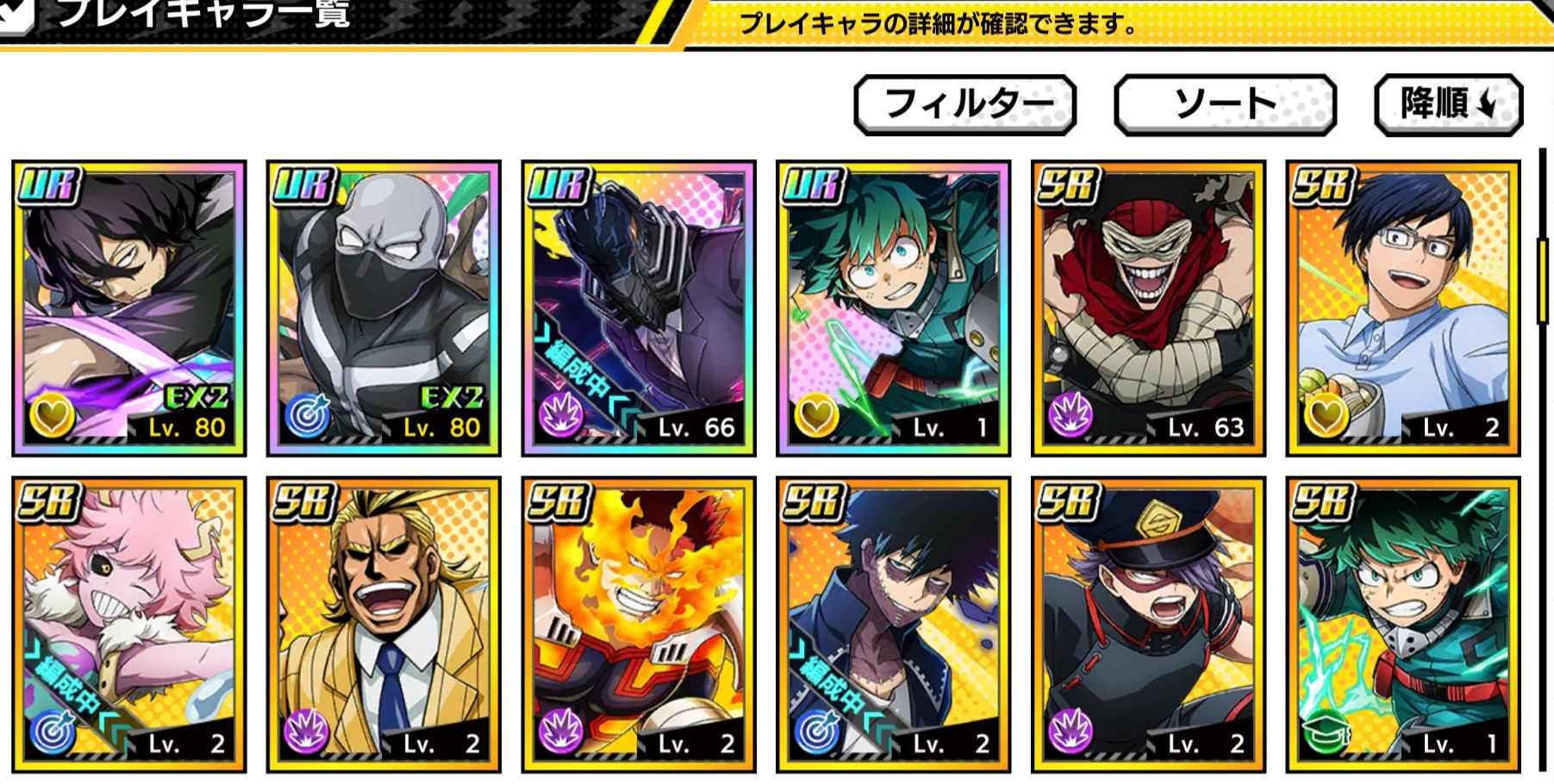Pick SR Stain card at level 63

pyautogui.click(x=1148, y=308)
